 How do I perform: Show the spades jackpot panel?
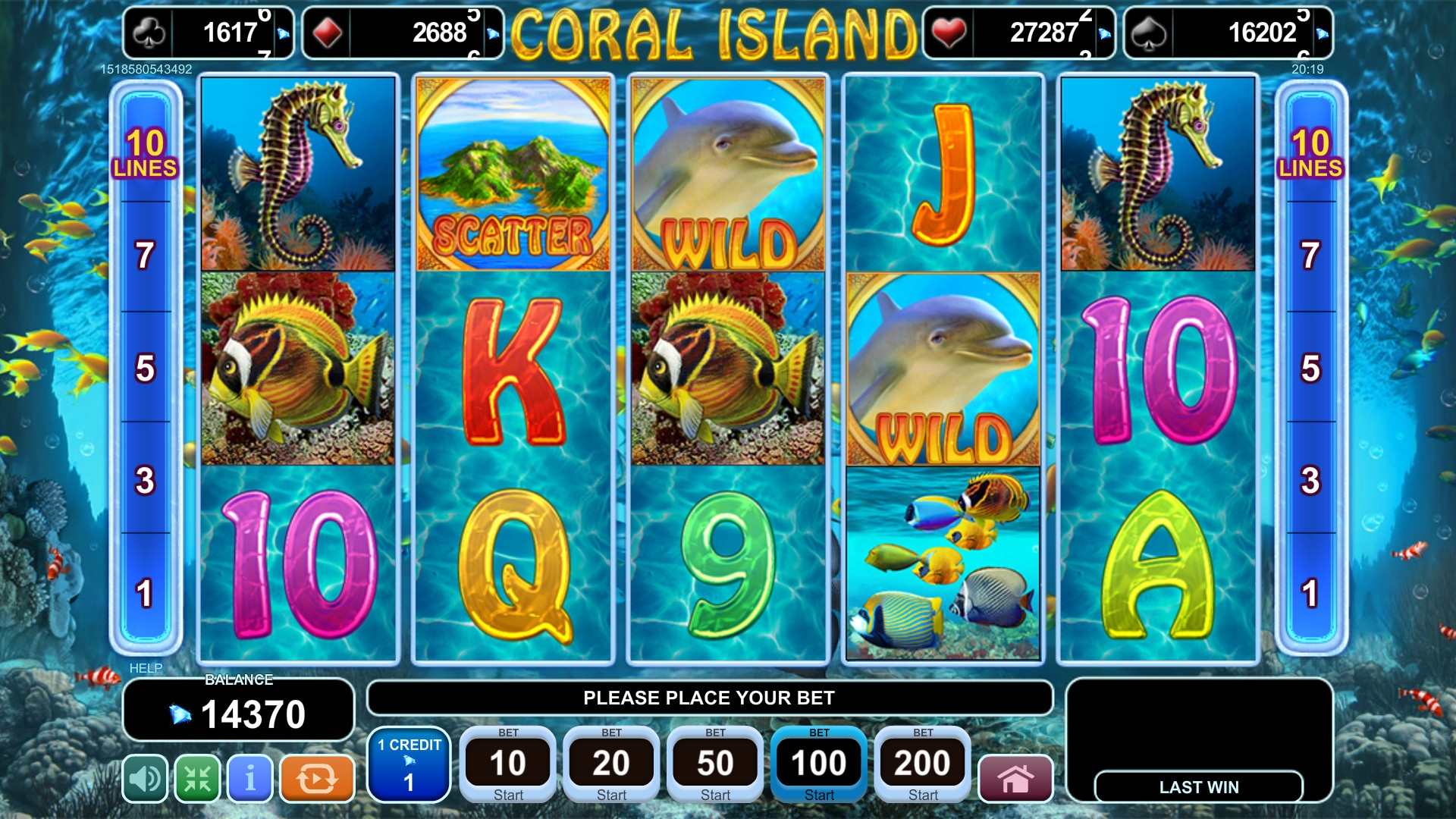pyautogui.click(x=1228, y=33)
